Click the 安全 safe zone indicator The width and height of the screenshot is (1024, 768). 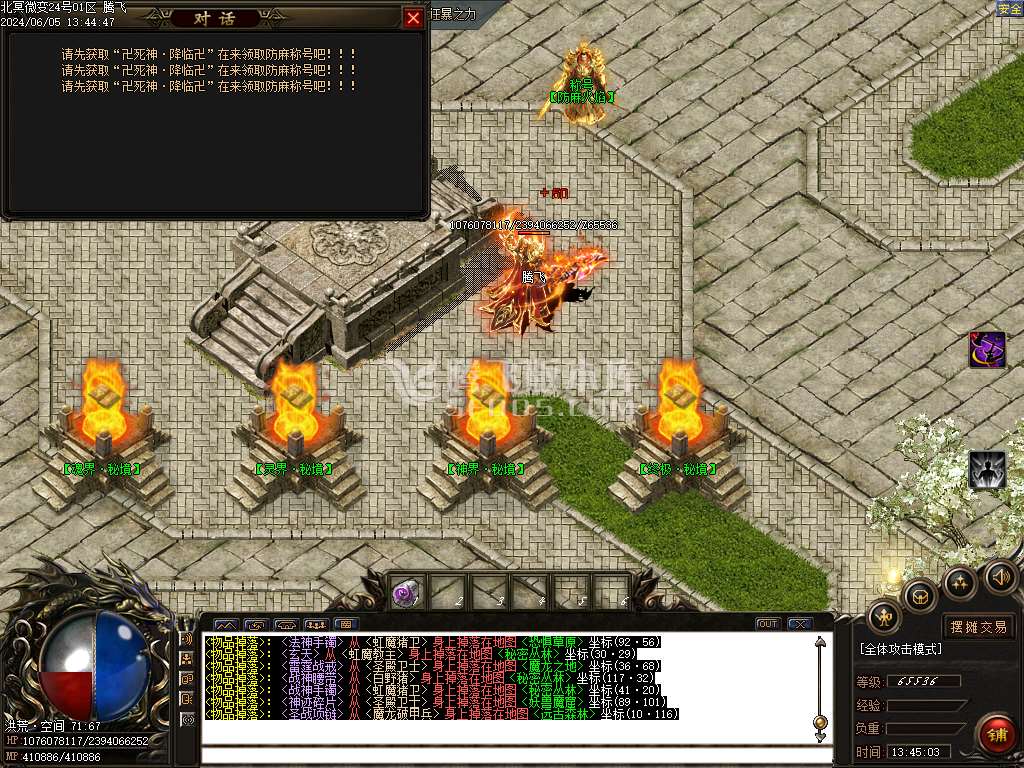(1009, 9)
